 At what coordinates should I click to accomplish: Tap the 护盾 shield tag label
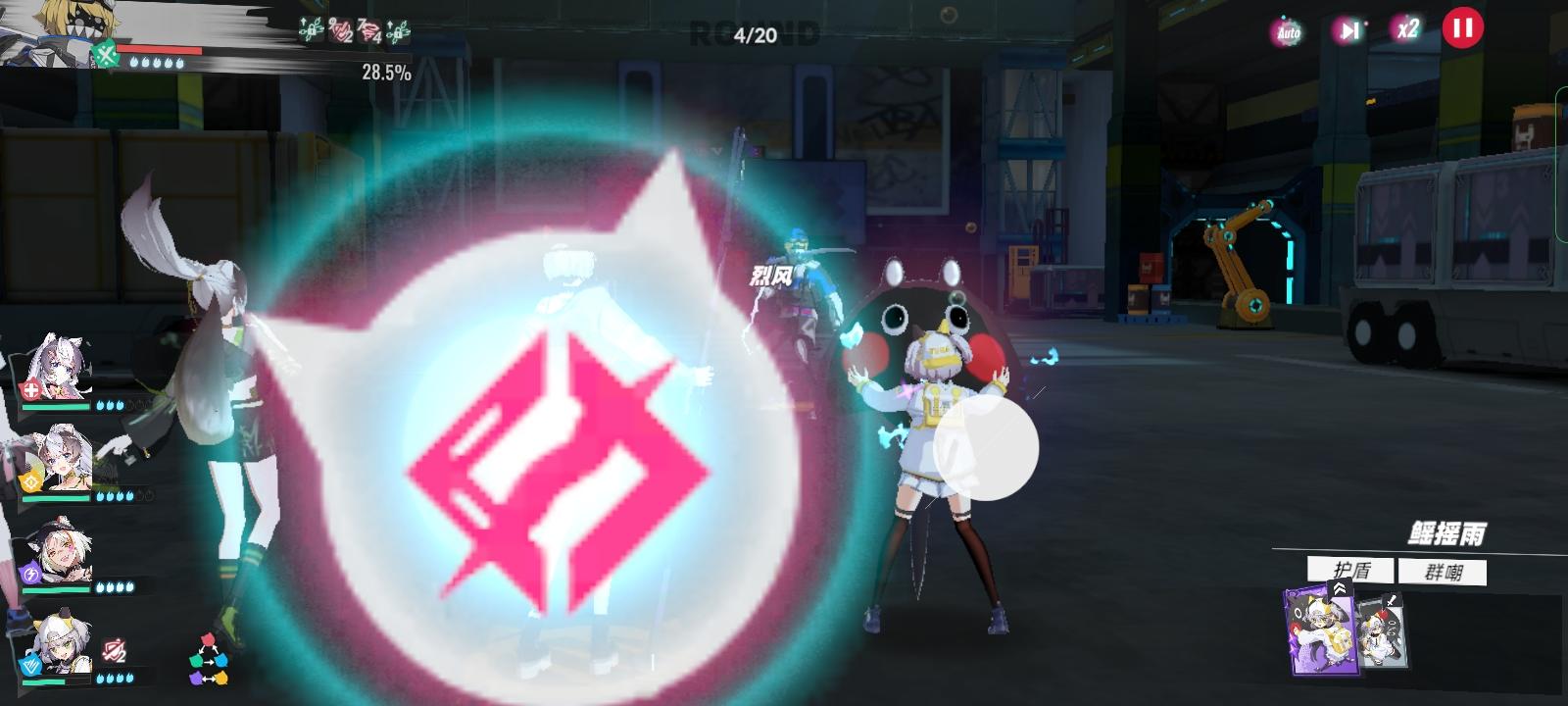click(x=1352, y=571)
